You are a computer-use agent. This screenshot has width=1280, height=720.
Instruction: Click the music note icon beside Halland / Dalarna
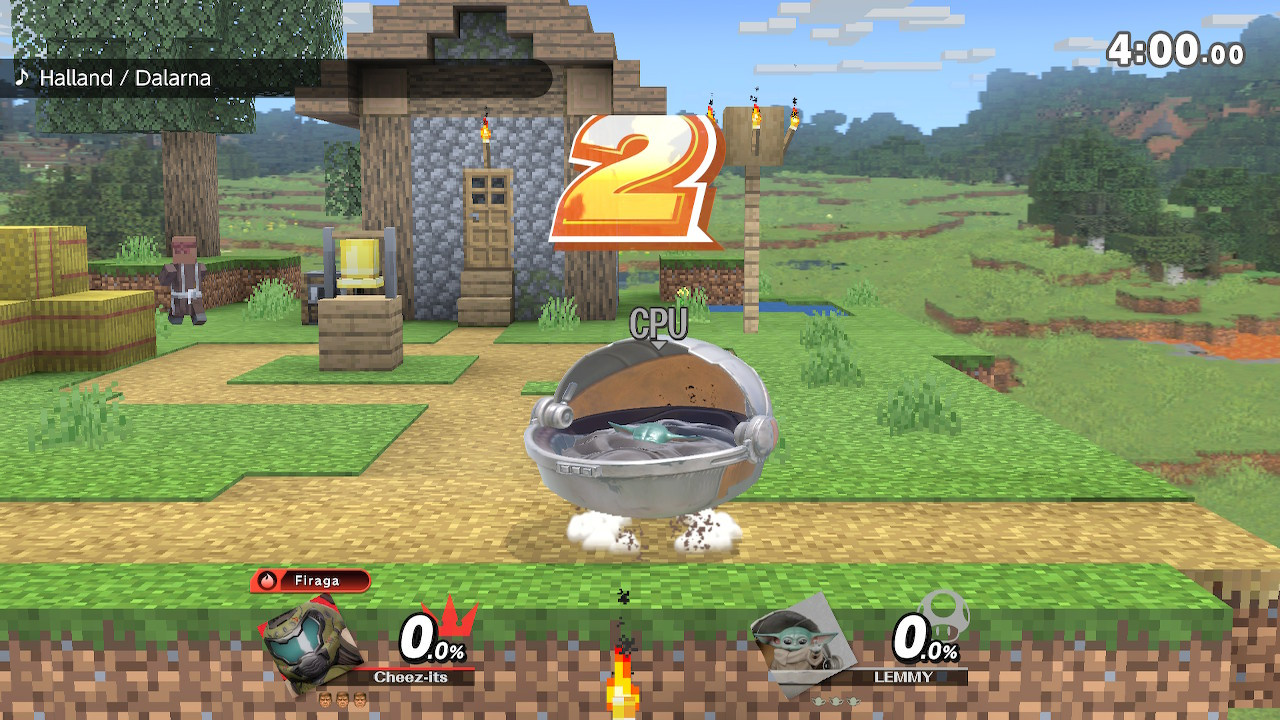[23, 78]
